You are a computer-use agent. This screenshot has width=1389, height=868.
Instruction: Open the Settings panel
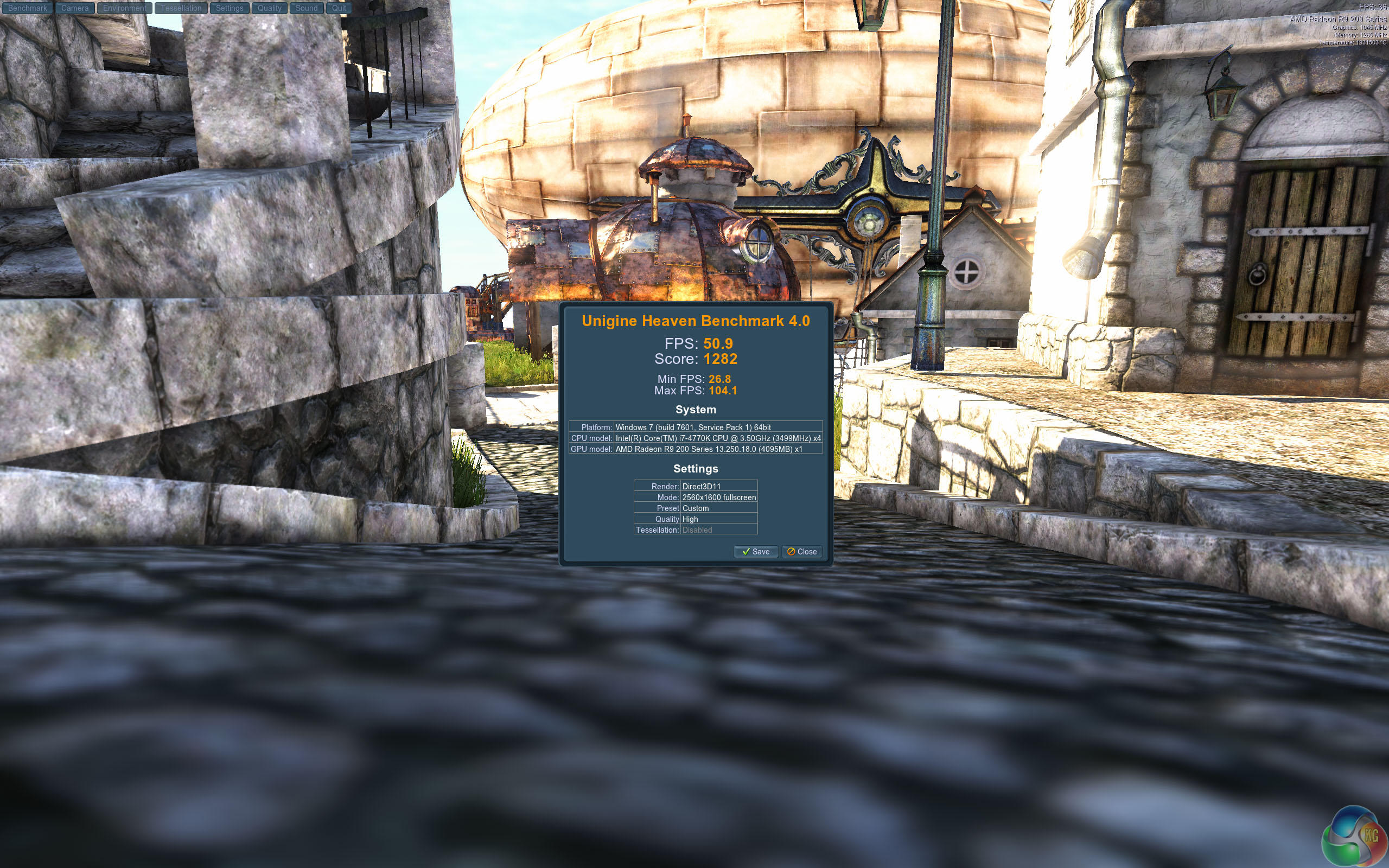click(230, 8)
